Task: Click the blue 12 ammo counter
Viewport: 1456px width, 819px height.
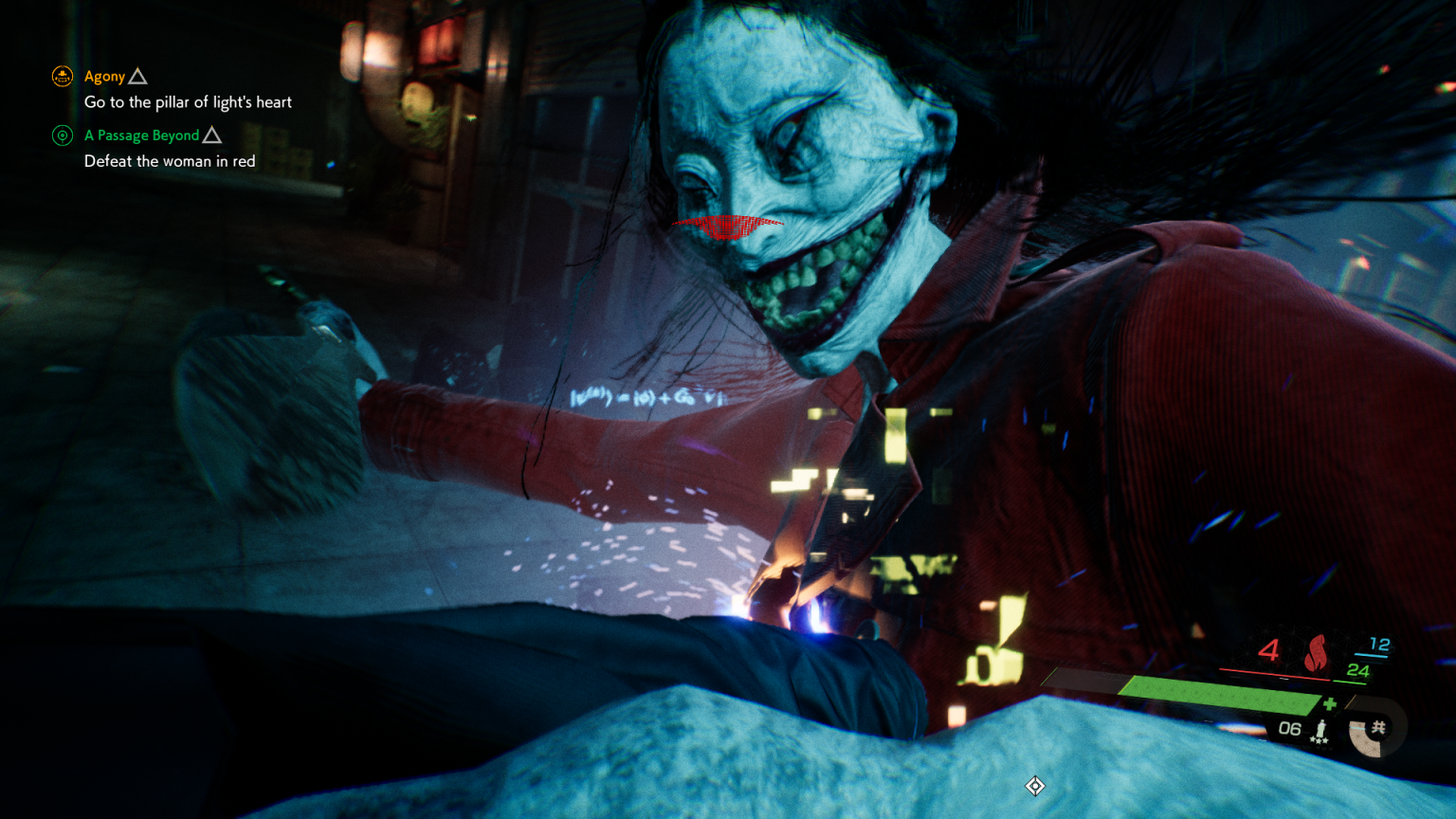Action: tap(1380, 644)
